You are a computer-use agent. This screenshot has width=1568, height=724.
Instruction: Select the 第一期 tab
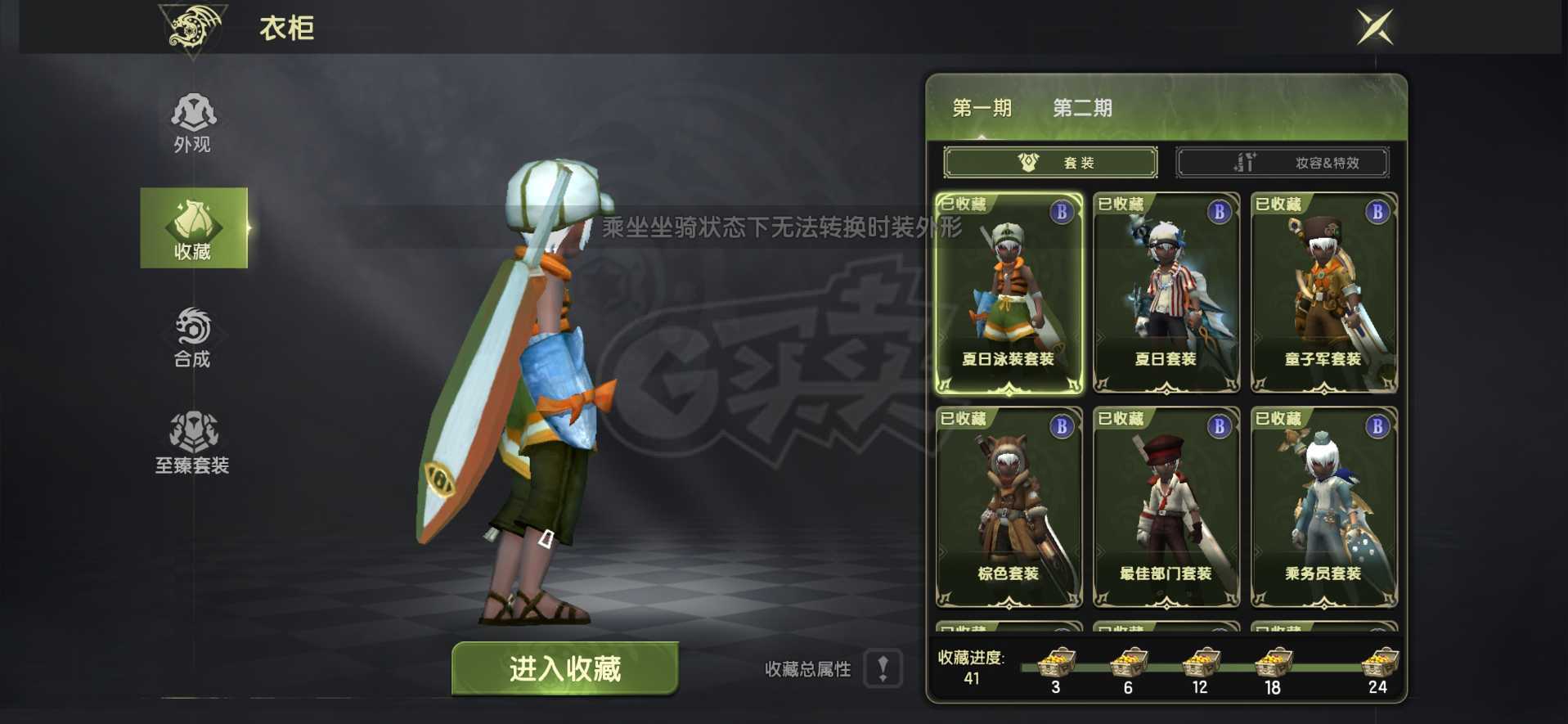tap(982, 107)
